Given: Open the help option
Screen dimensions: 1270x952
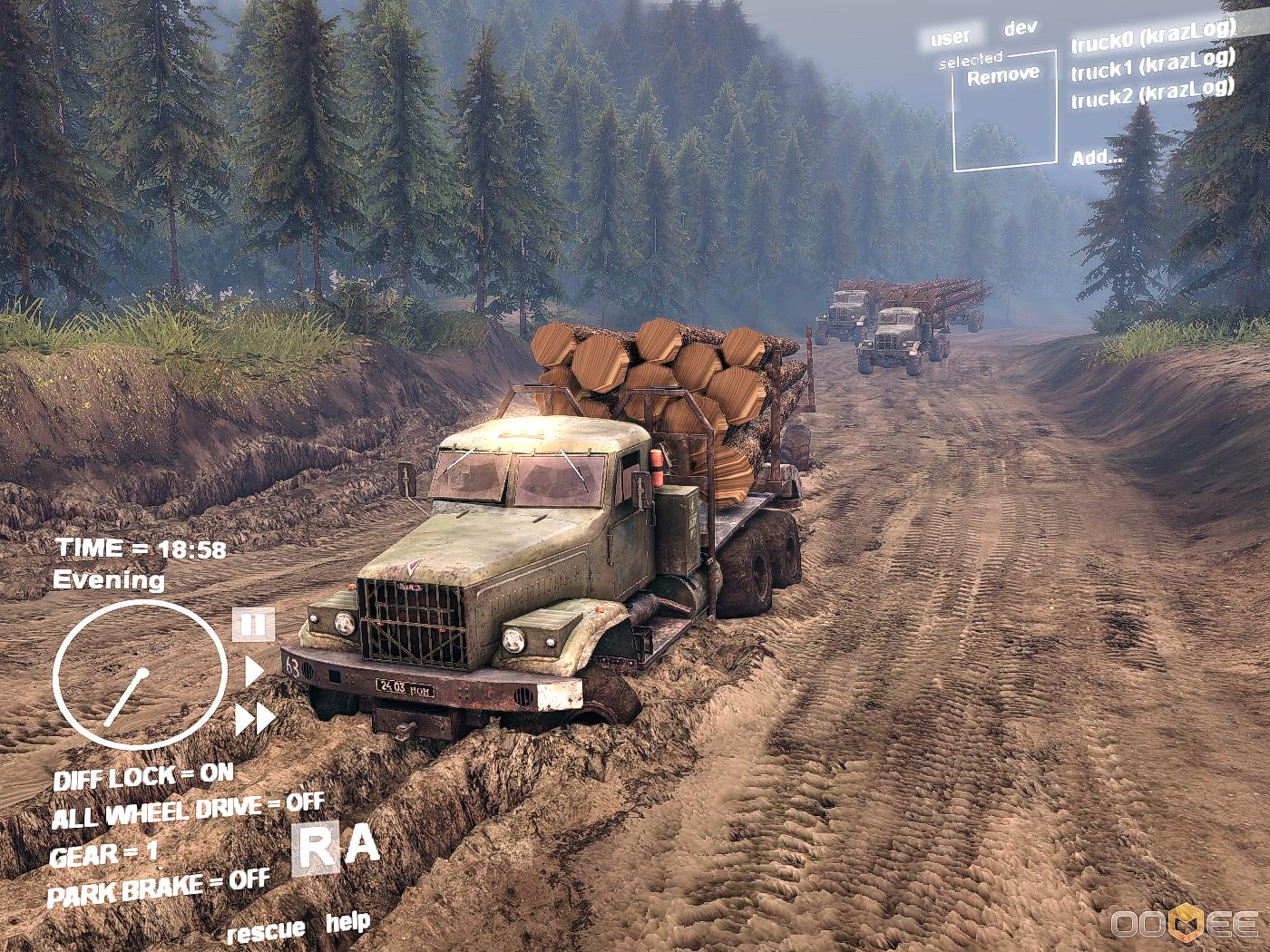Looking at the screenshot, I should 347,923.
